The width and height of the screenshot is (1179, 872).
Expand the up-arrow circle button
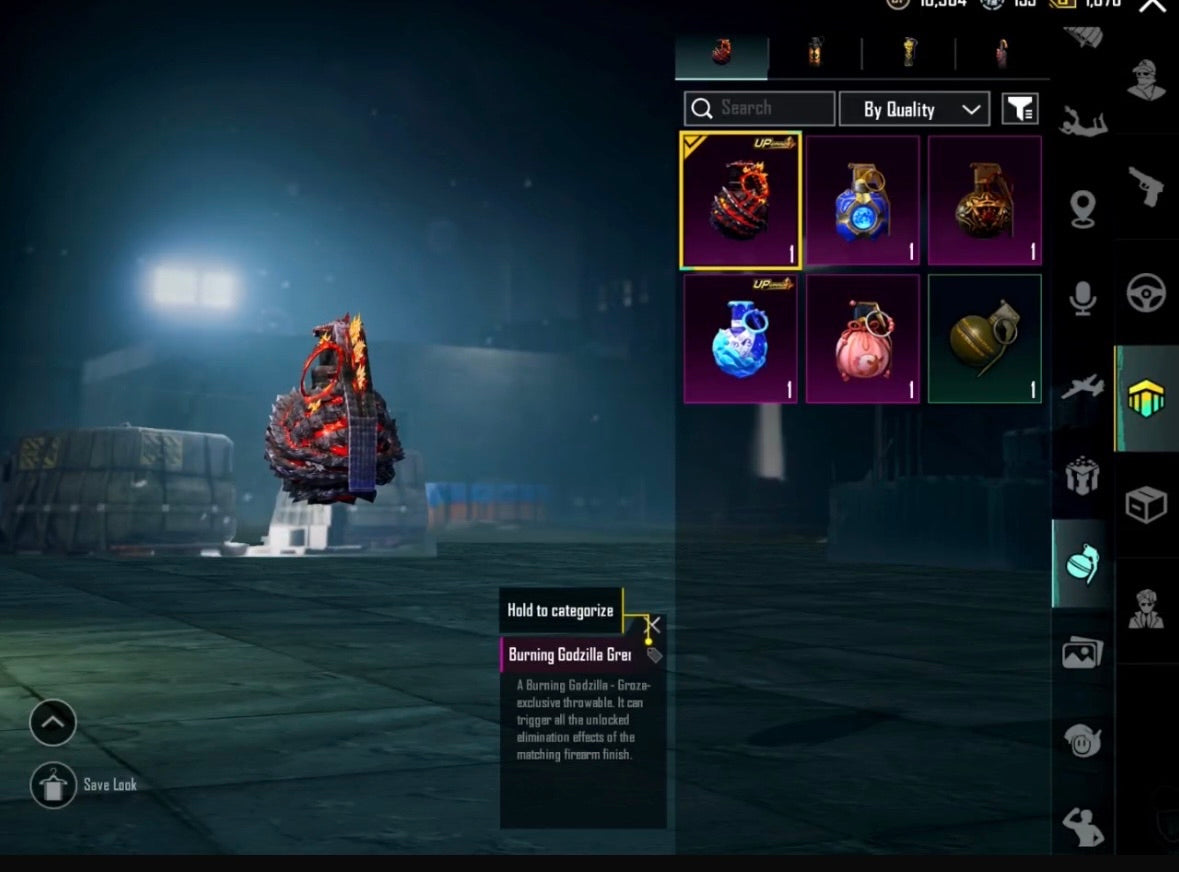(53, 721)
